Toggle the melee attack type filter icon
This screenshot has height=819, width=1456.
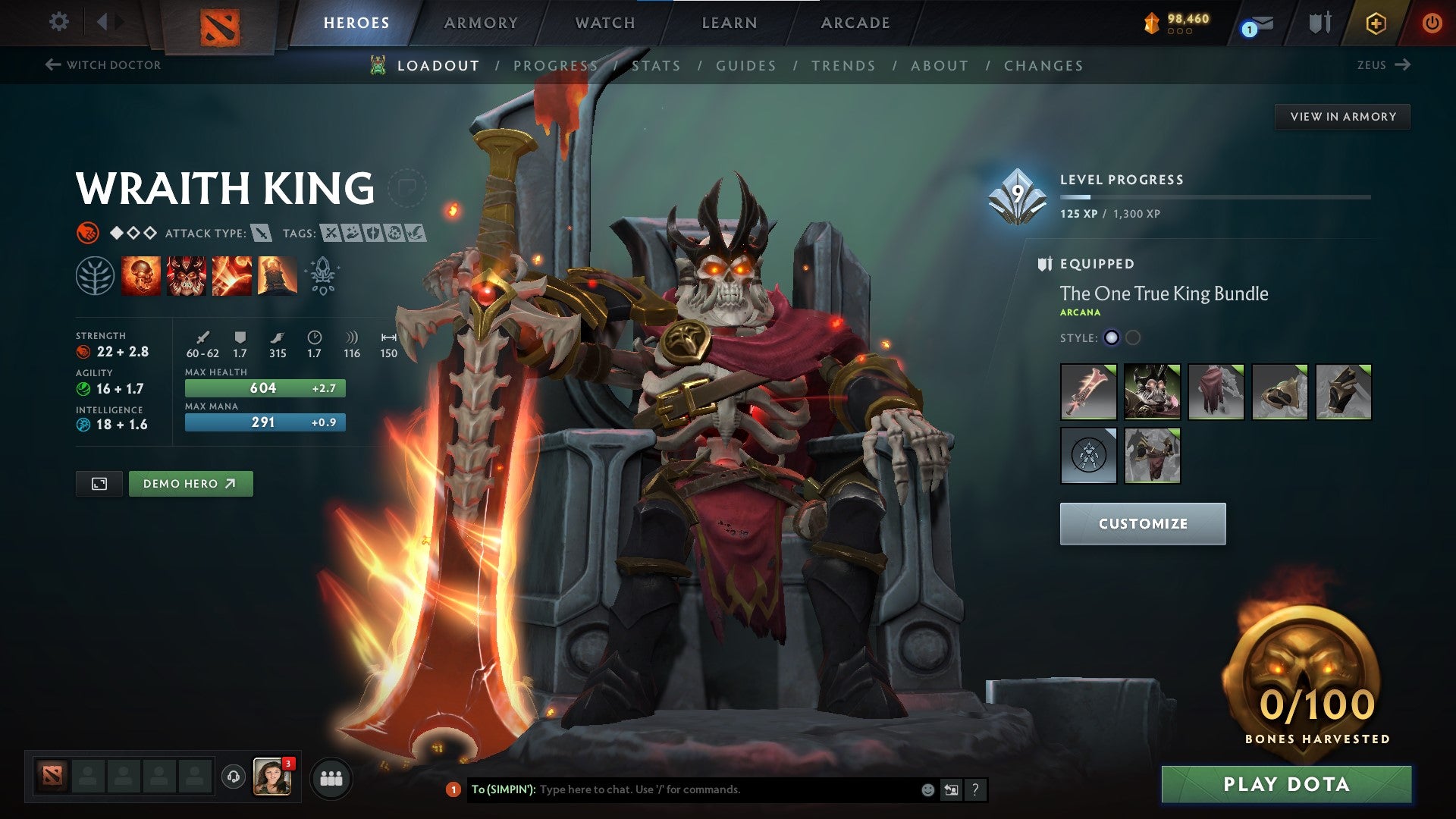point(262,234)
